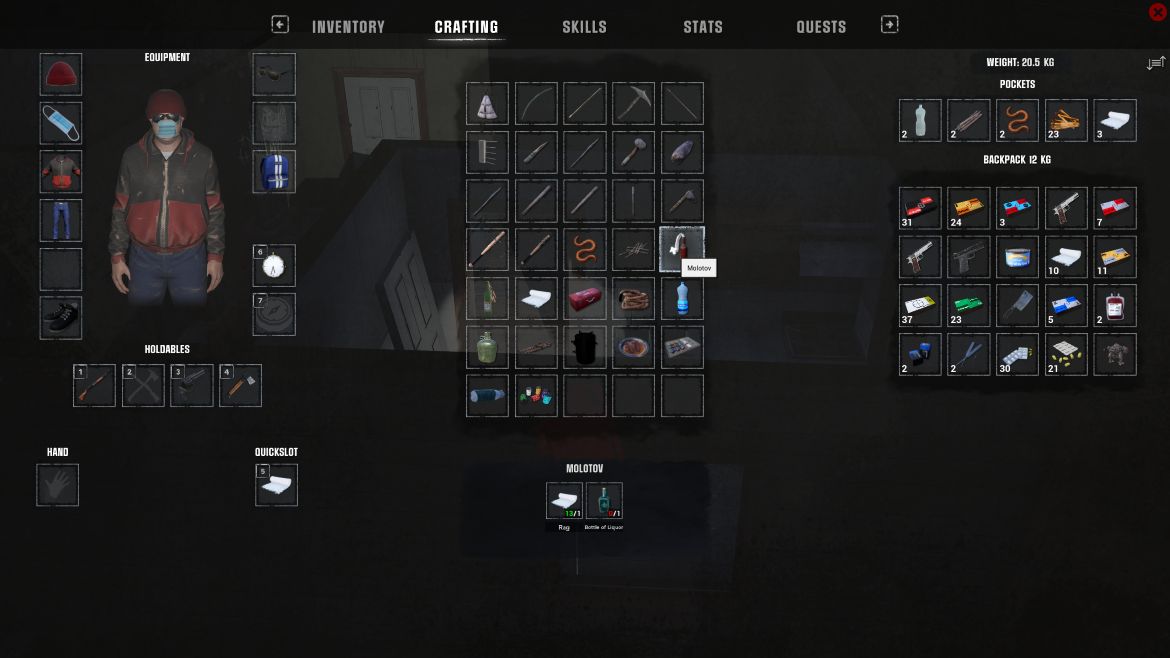Image resolution: width=1170 pixels, height=658 pixels.
Task: Open the Skills tab
Action: coord(584,27)
